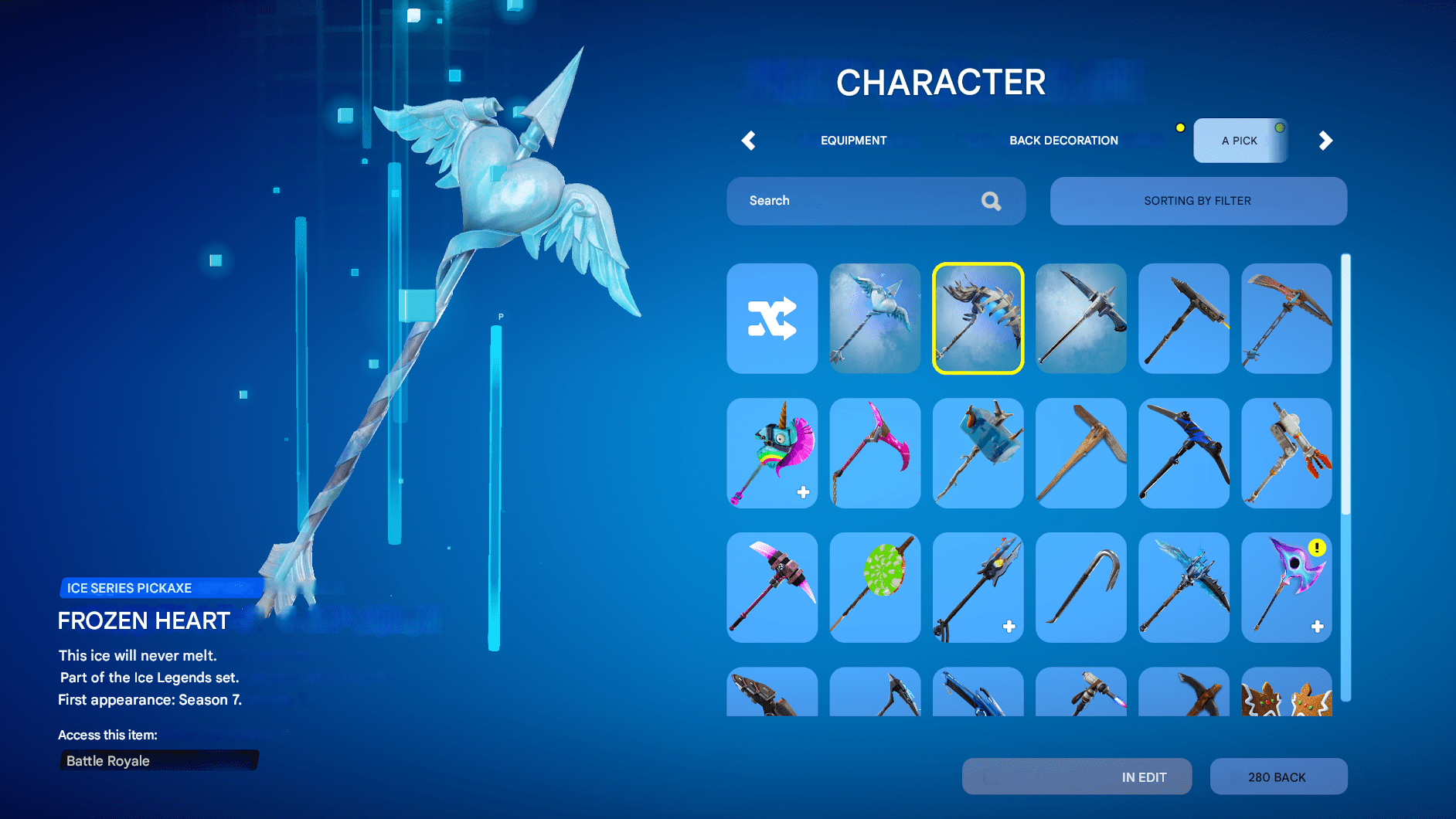Click the search magnifying glass icon
This screenshot has width=1456, height=819.
(x=991, y=201)
